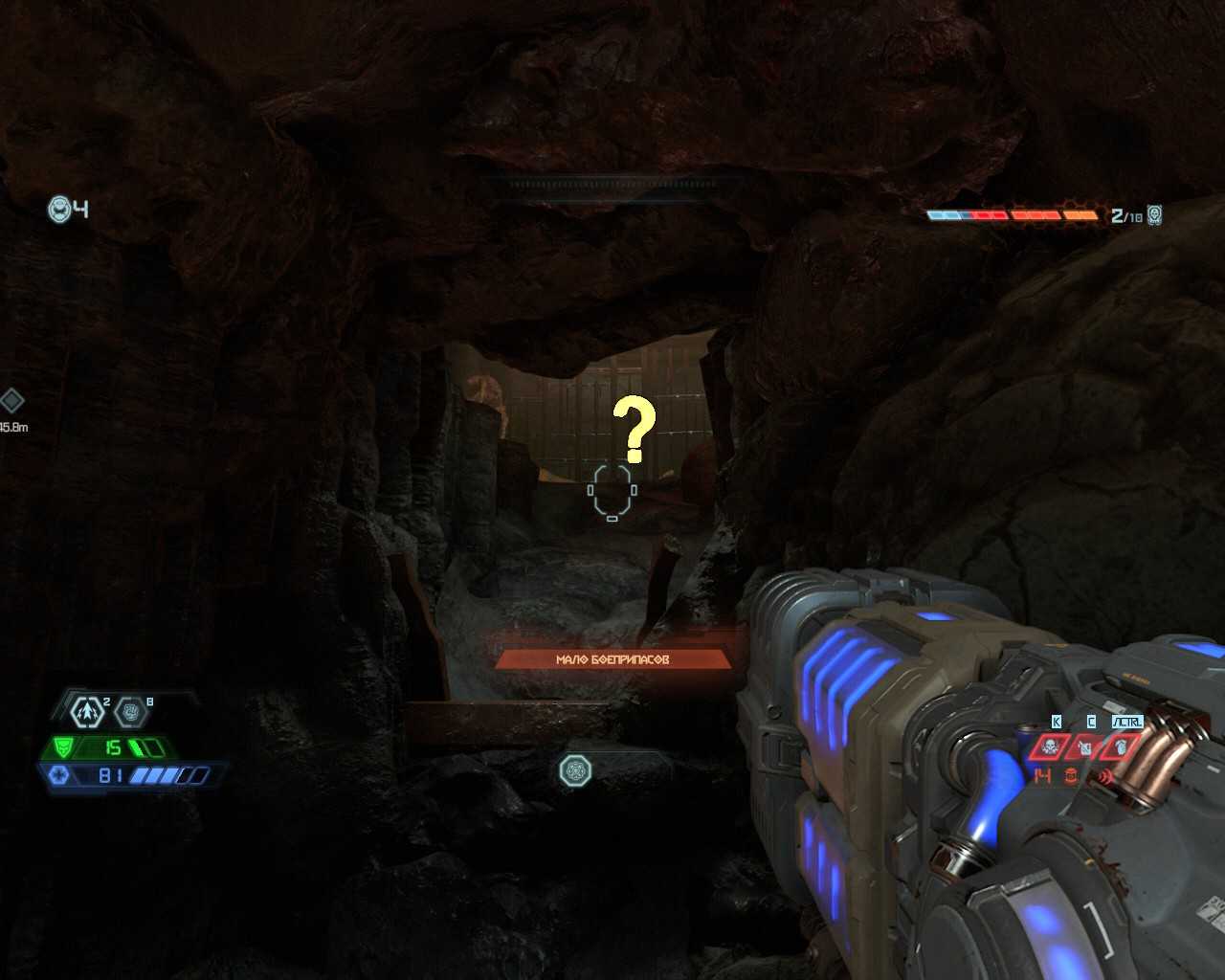Select the skull grenade equipment icon
1225x980 pixels.
tap(1050, 746)
